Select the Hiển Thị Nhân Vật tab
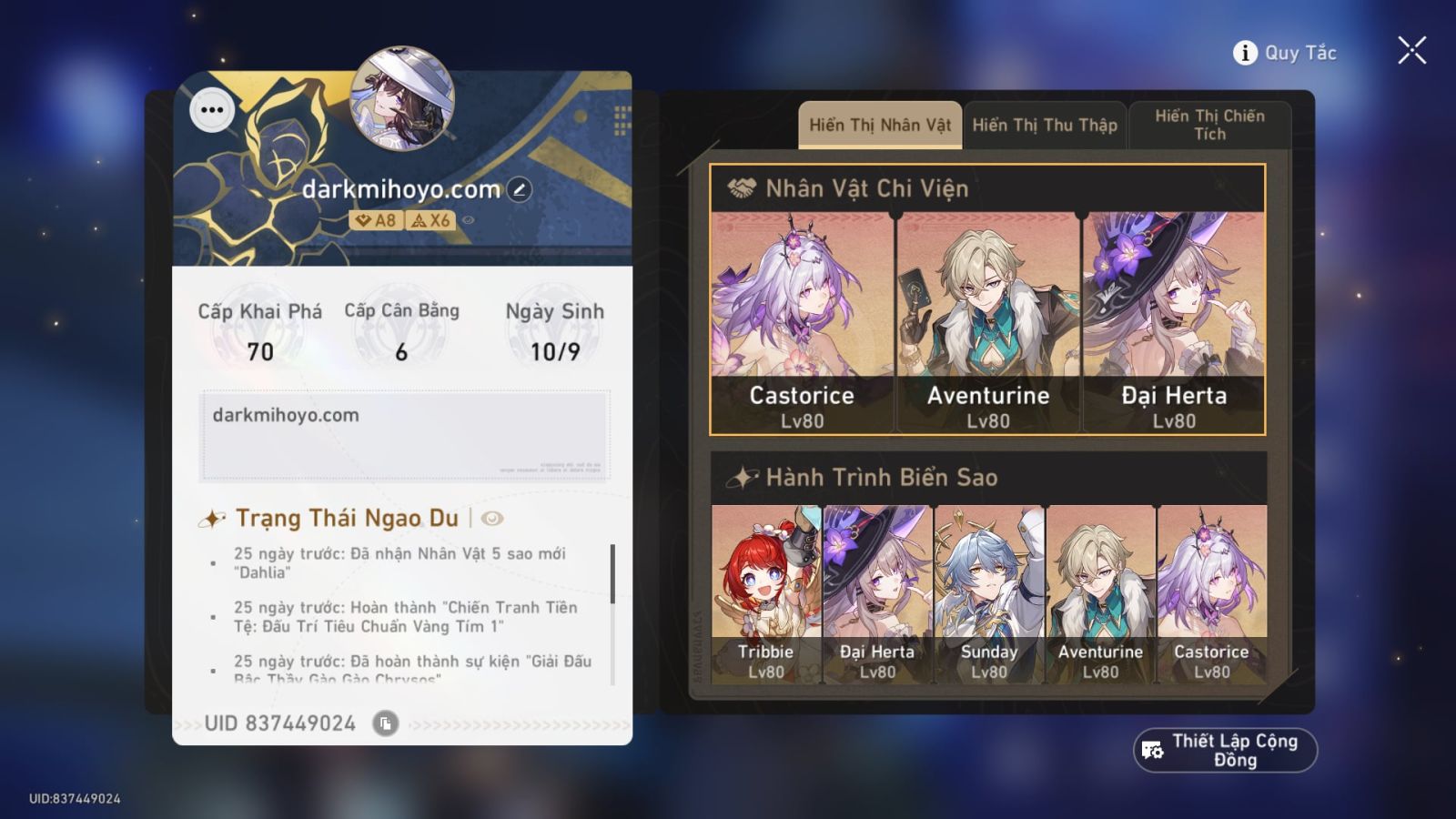1456x819 pixels. pyautogui.click(x=879, y=125)
